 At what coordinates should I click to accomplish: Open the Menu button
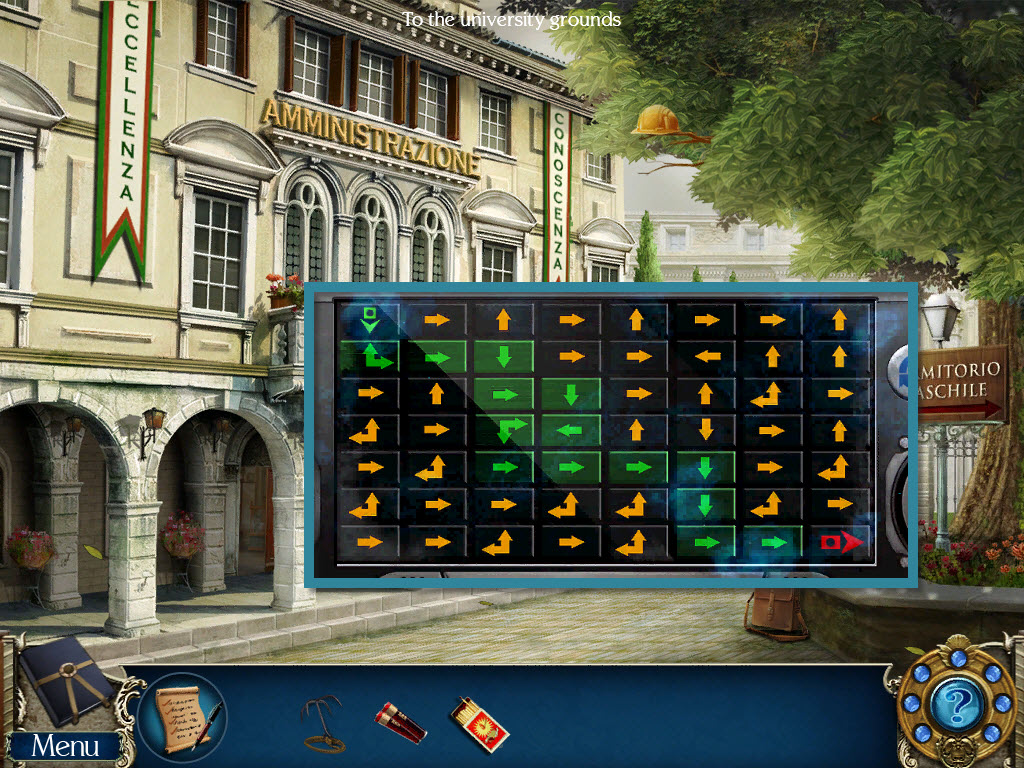point(65,745)
